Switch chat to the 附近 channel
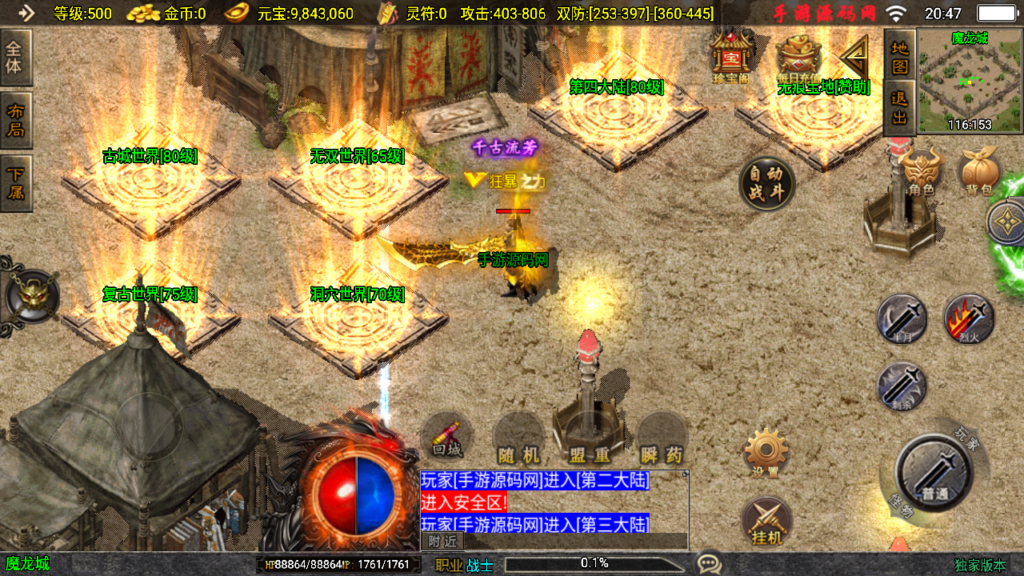Screen dimensions: 1024x576 pos(442,540)
